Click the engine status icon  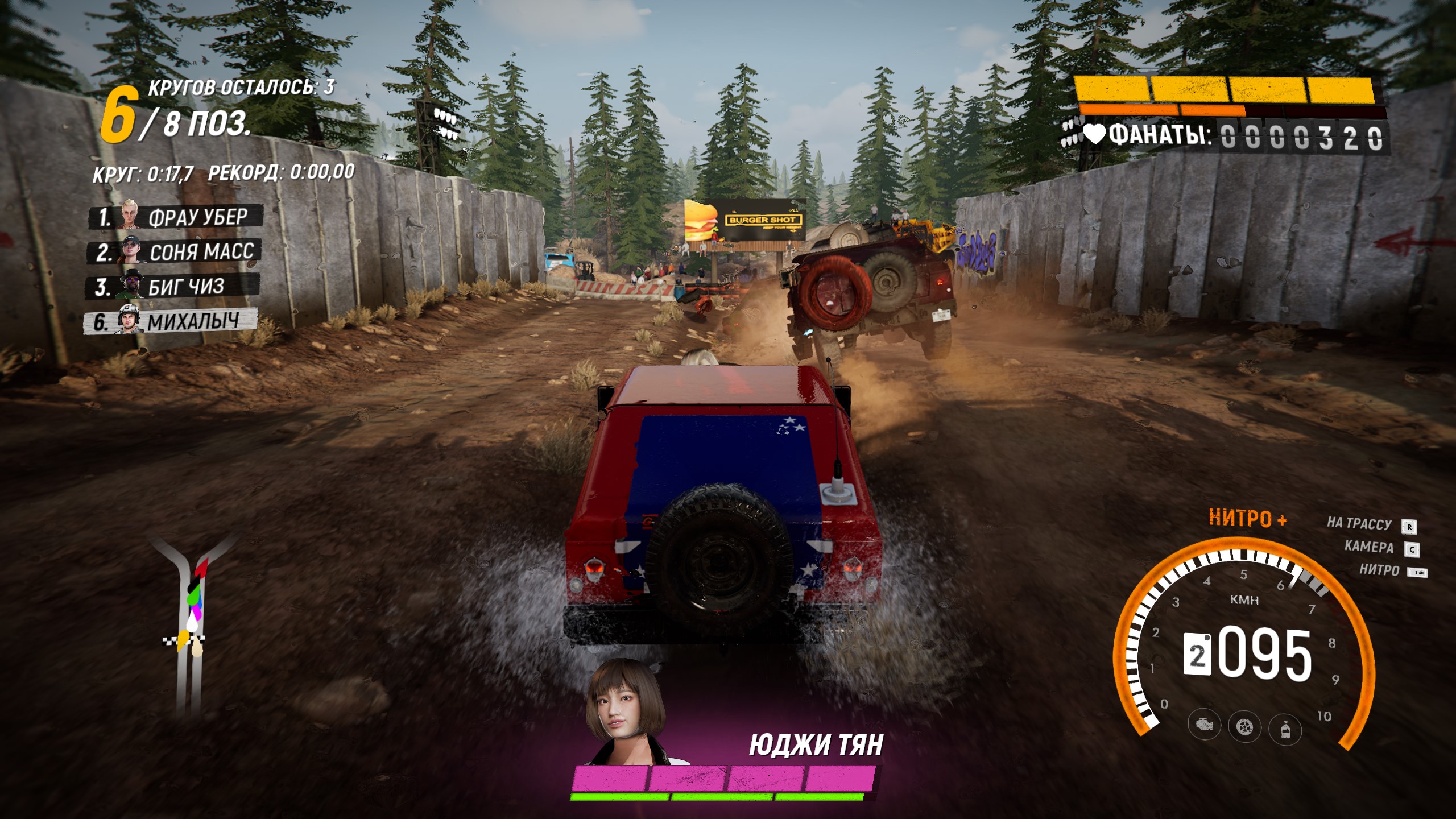pyautogui.click(x=1203, y=726)
